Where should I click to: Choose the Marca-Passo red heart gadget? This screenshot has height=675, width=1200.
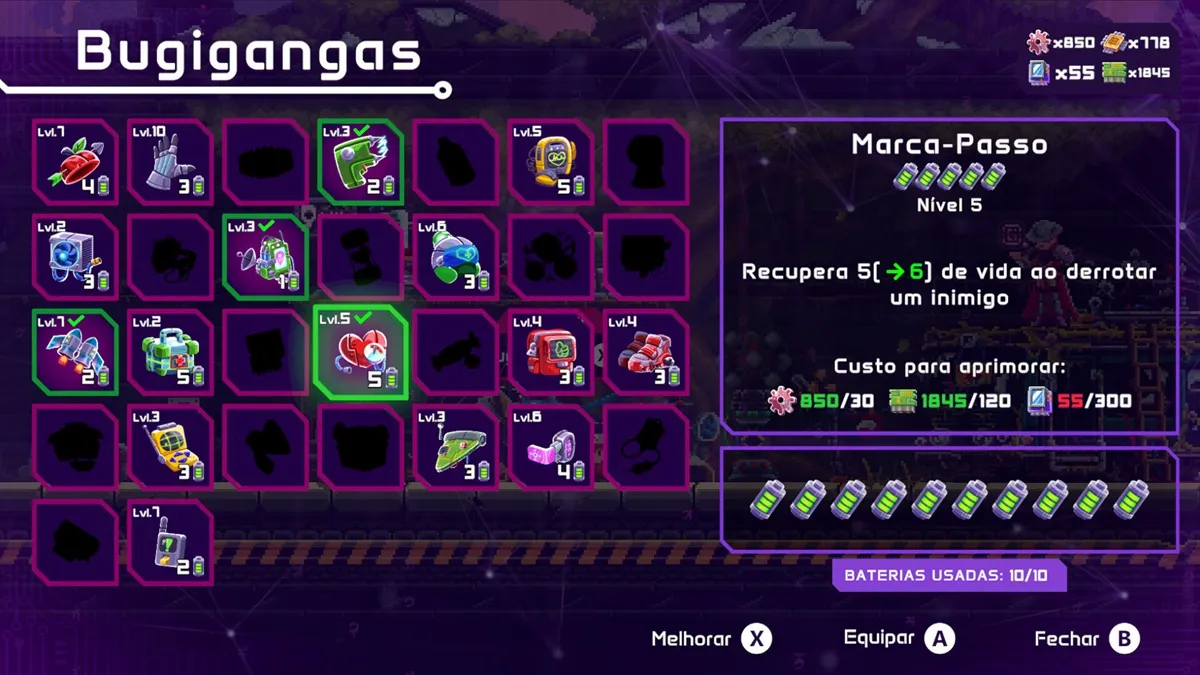point(360,352)
